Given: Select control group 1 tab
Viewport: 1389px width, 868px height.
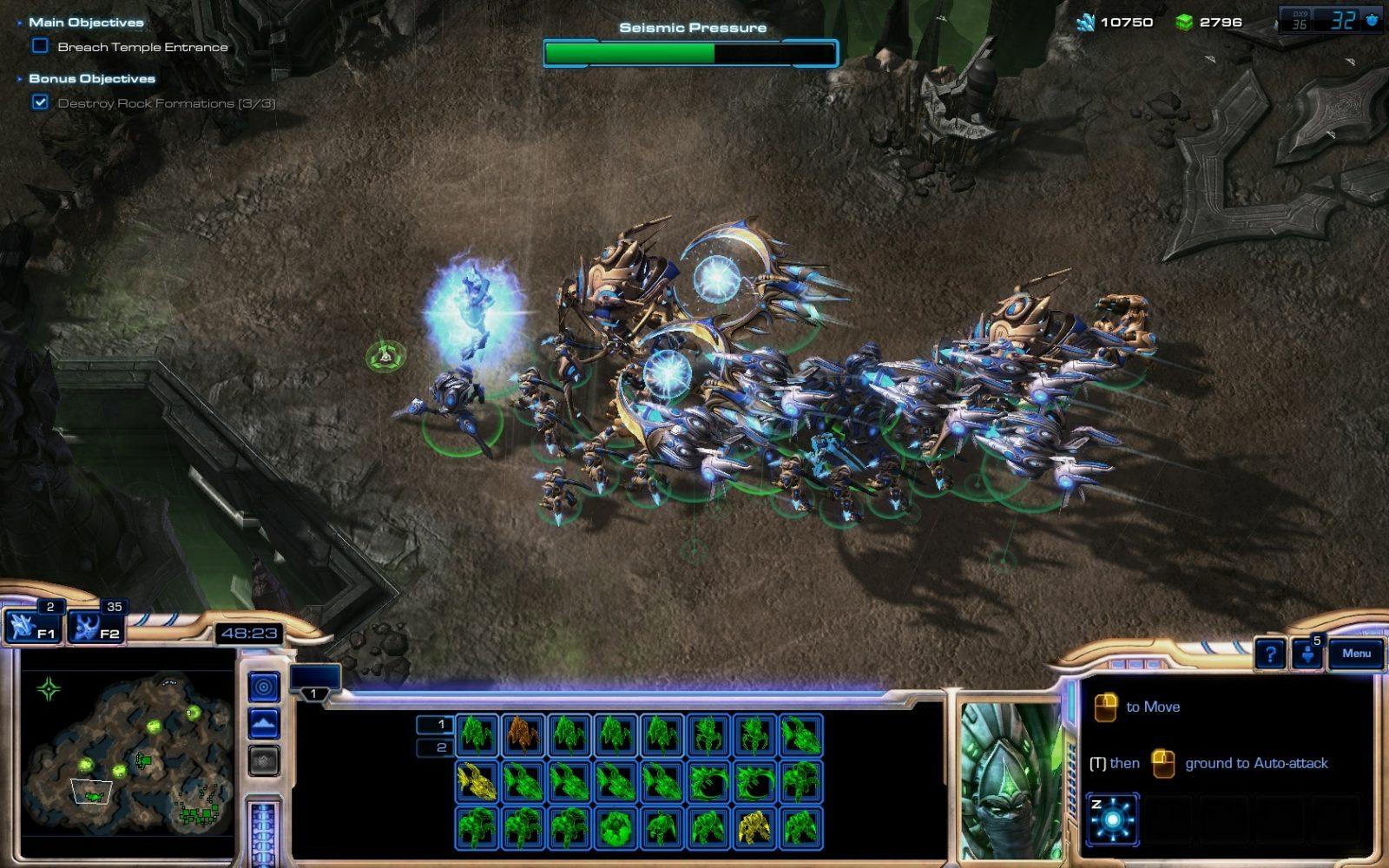Looking at the screenshot, I should [314, 680].
